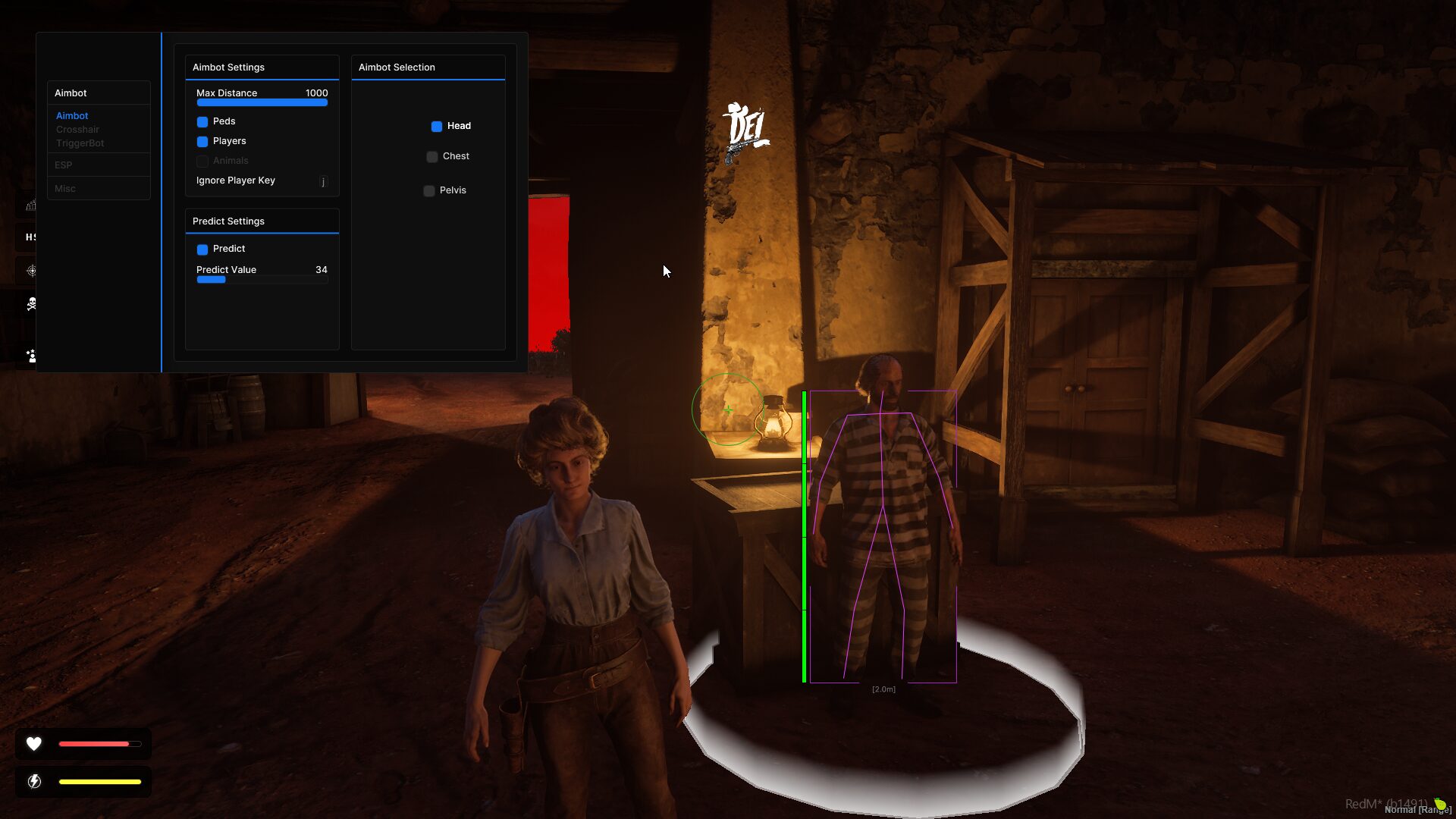Open the TriggerBot section

pos(80,143)
